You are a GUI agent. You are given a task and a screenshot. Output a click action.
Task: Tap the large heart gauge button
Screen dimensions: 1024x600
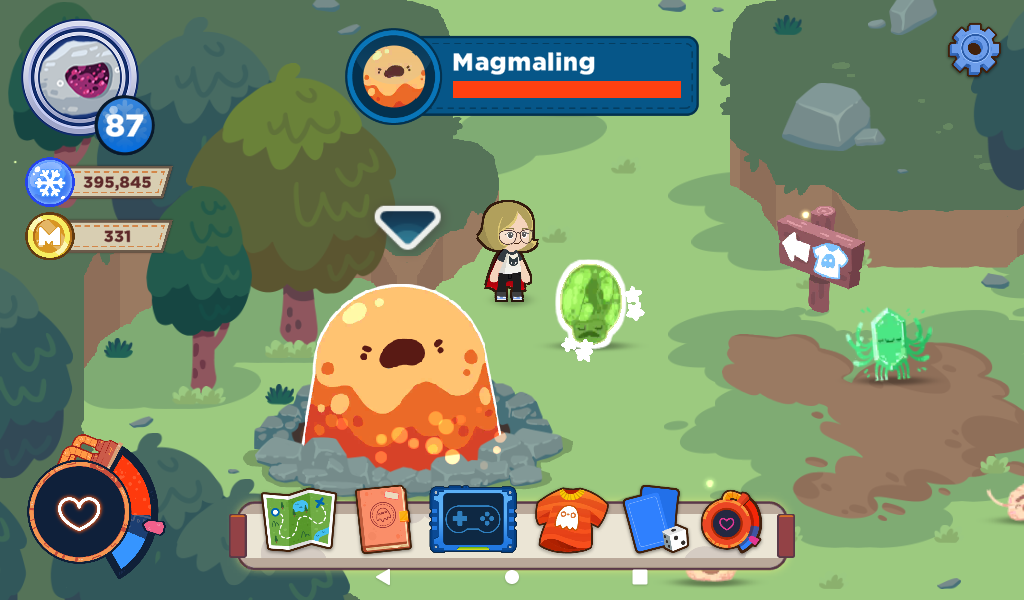tap(78, 511)
